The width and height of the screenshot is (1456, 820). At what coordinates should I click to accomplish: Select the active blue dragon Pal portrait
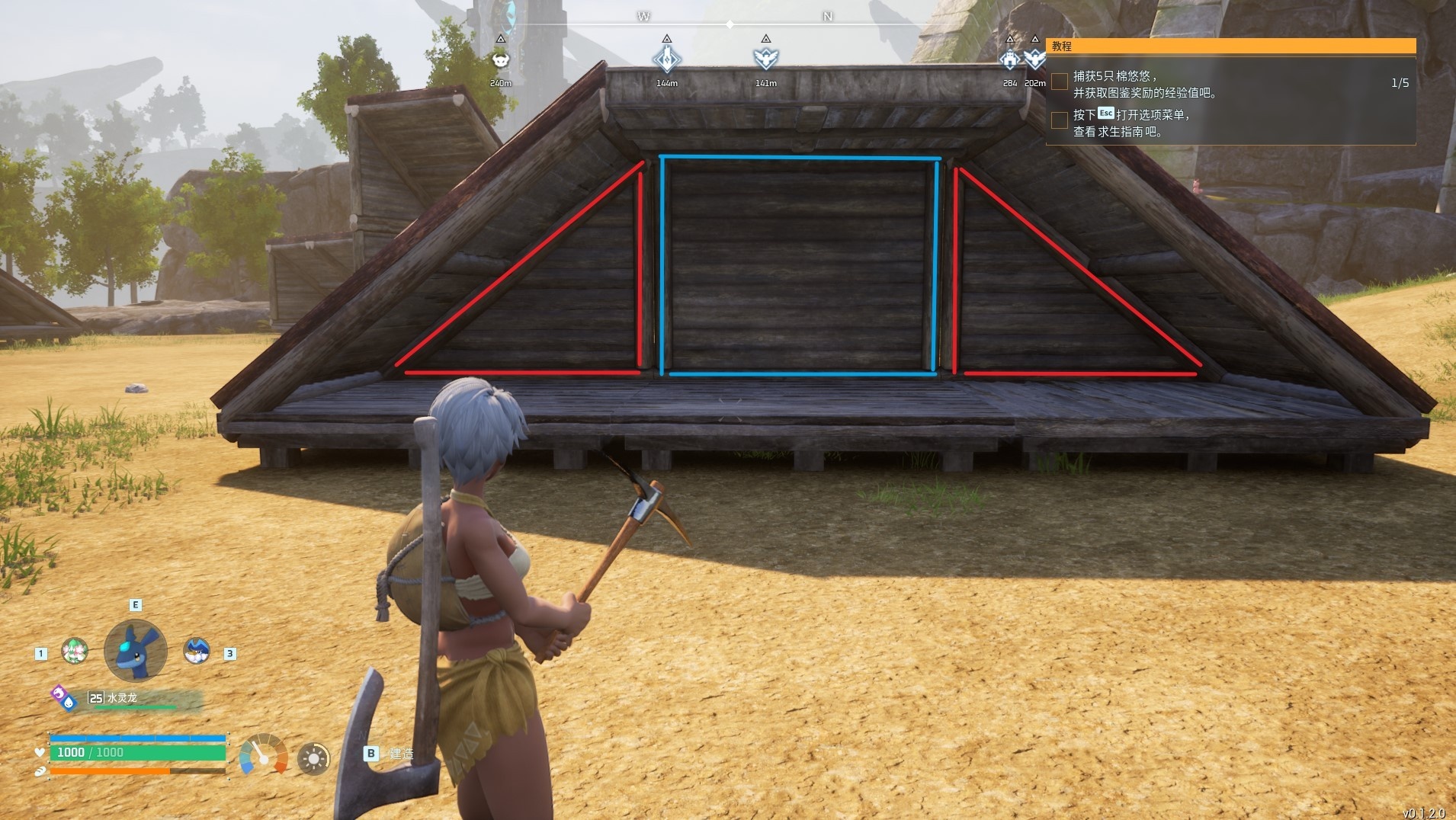[x=136, y=650]
